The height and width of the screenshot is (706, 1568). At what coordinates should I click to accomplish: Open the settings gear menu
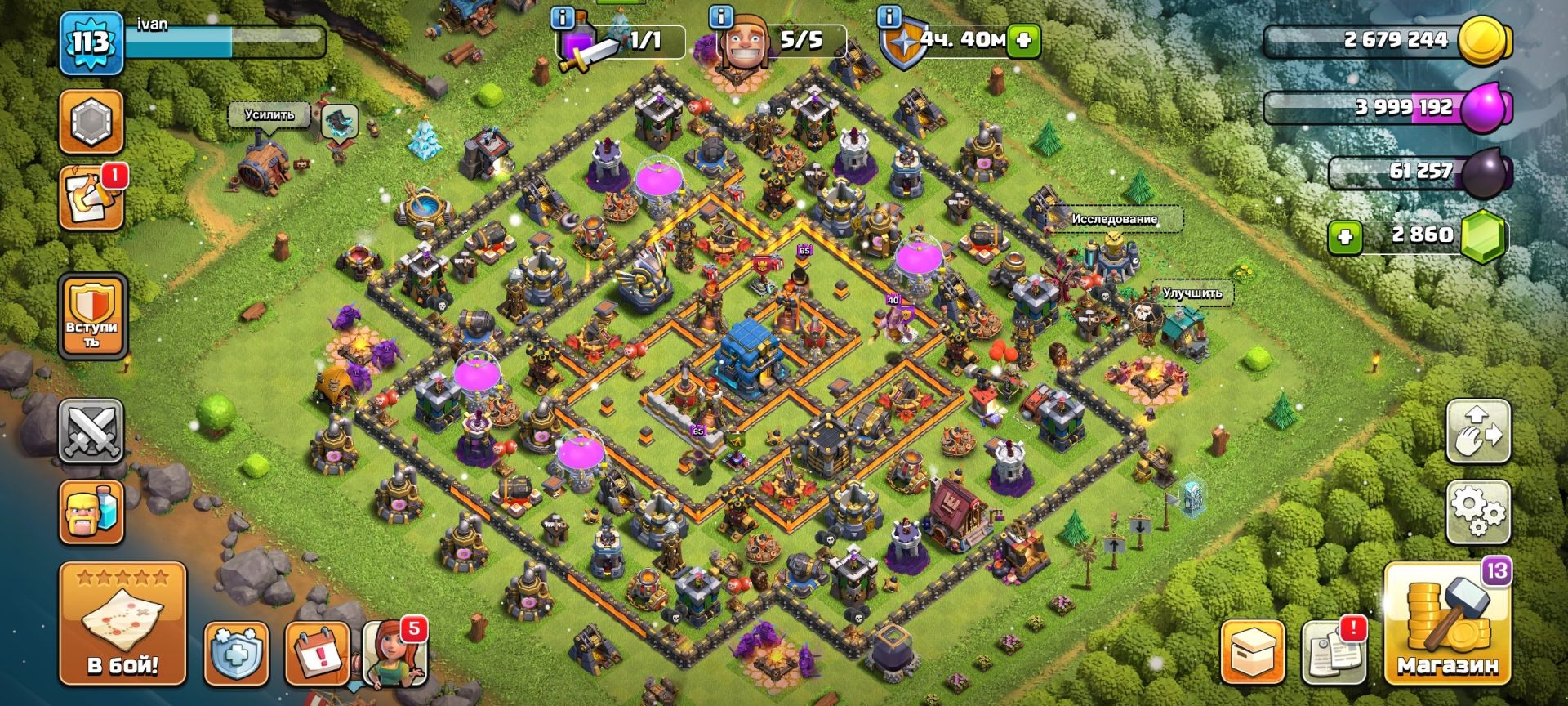(1478, 512)
